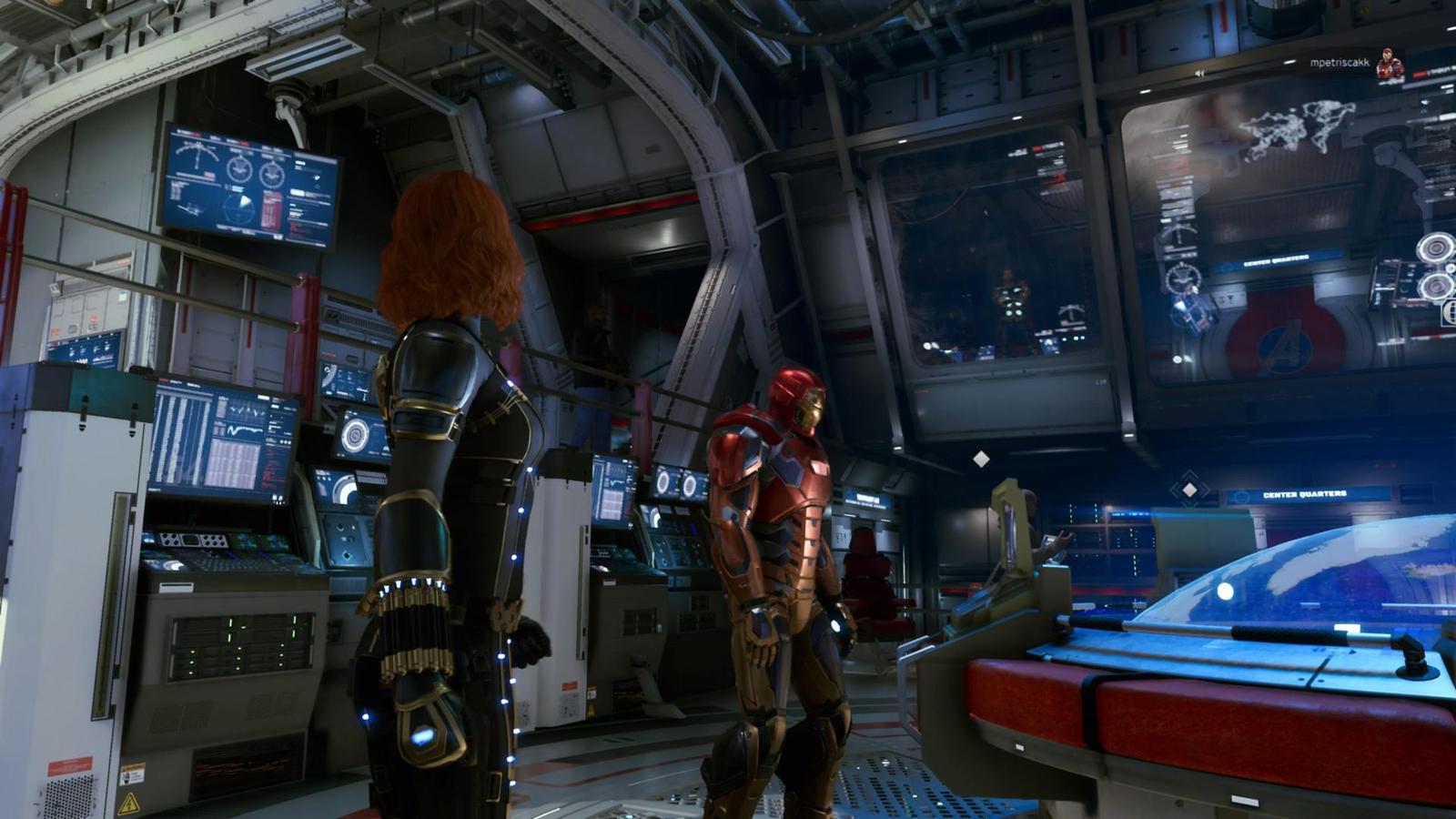This screenshot has width=1456, height=819.
Task: Select the mpetriscakk player name tag
Action: tap(1339, 63)
